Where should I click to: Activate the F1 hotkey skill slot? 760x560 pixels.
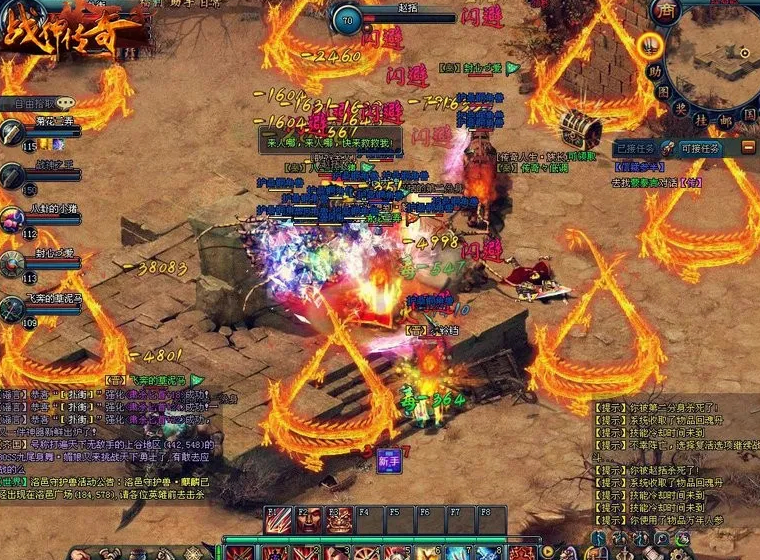(277, 521)
